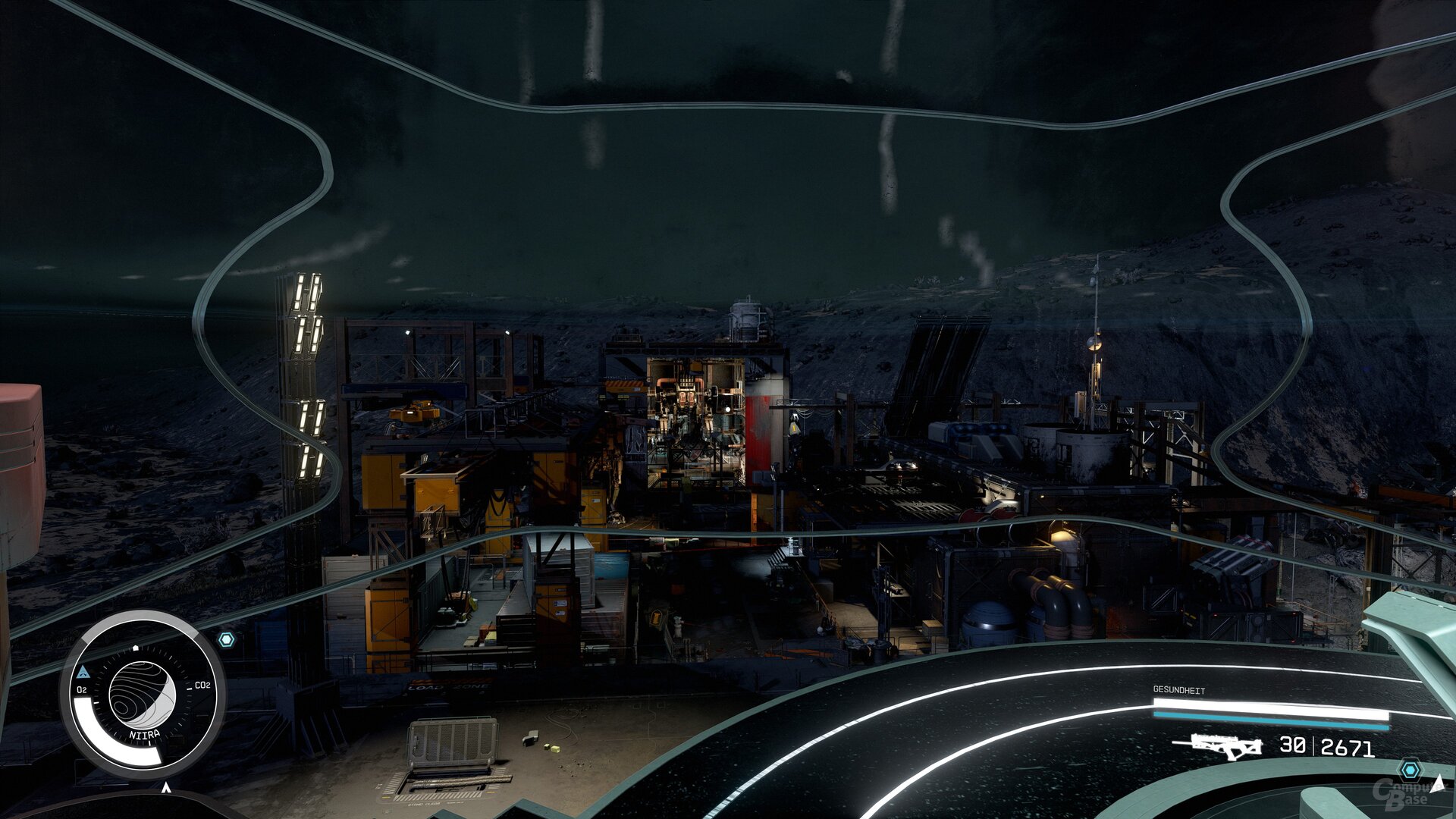Click the blue hexagon icon beside the compass
Viewport: 1456px width, 819px height.
point(227,639)
